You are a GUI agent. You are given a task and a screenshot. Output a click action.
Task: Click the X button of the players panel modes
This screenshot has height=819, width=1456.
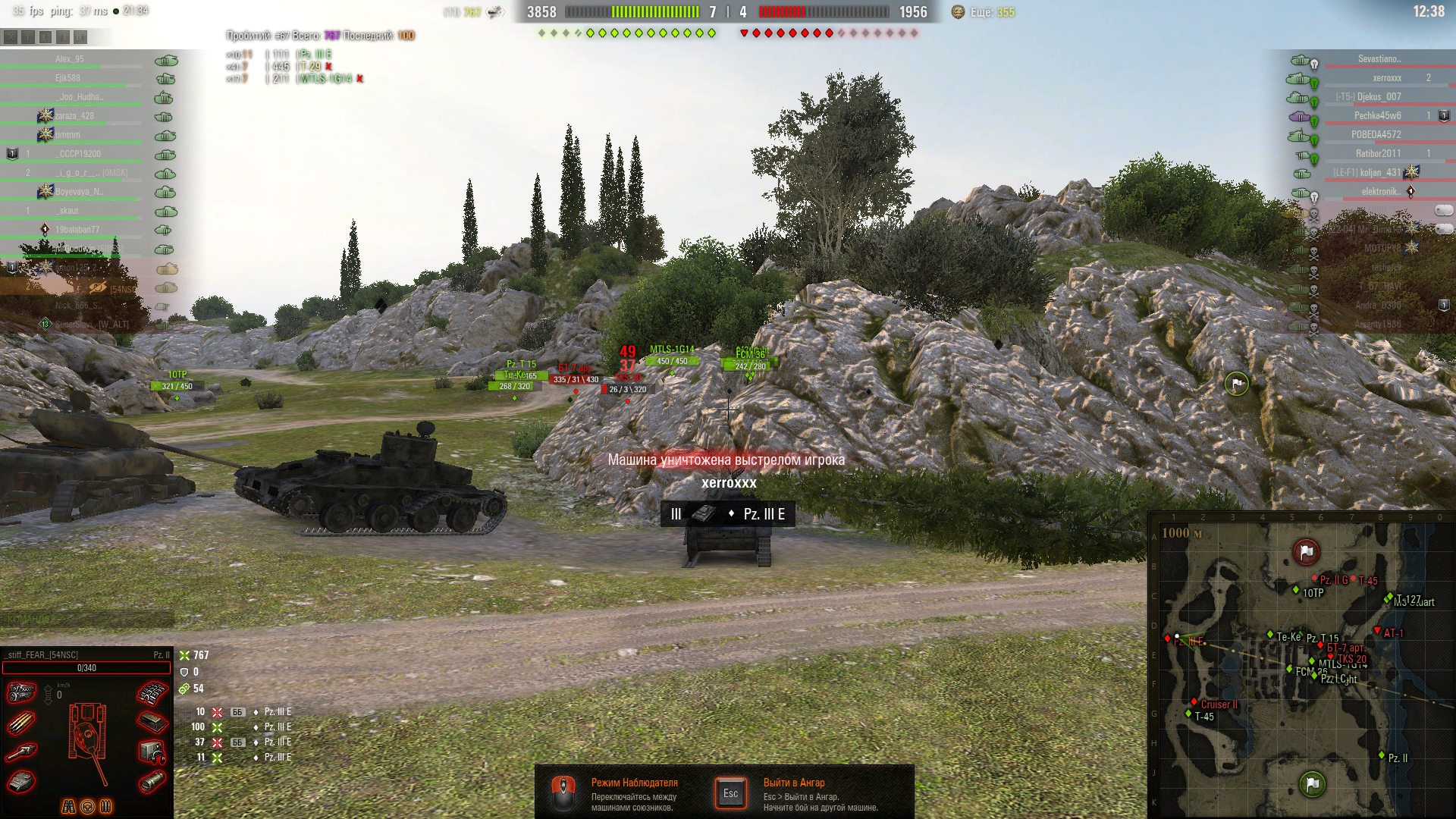click(11, 36)
